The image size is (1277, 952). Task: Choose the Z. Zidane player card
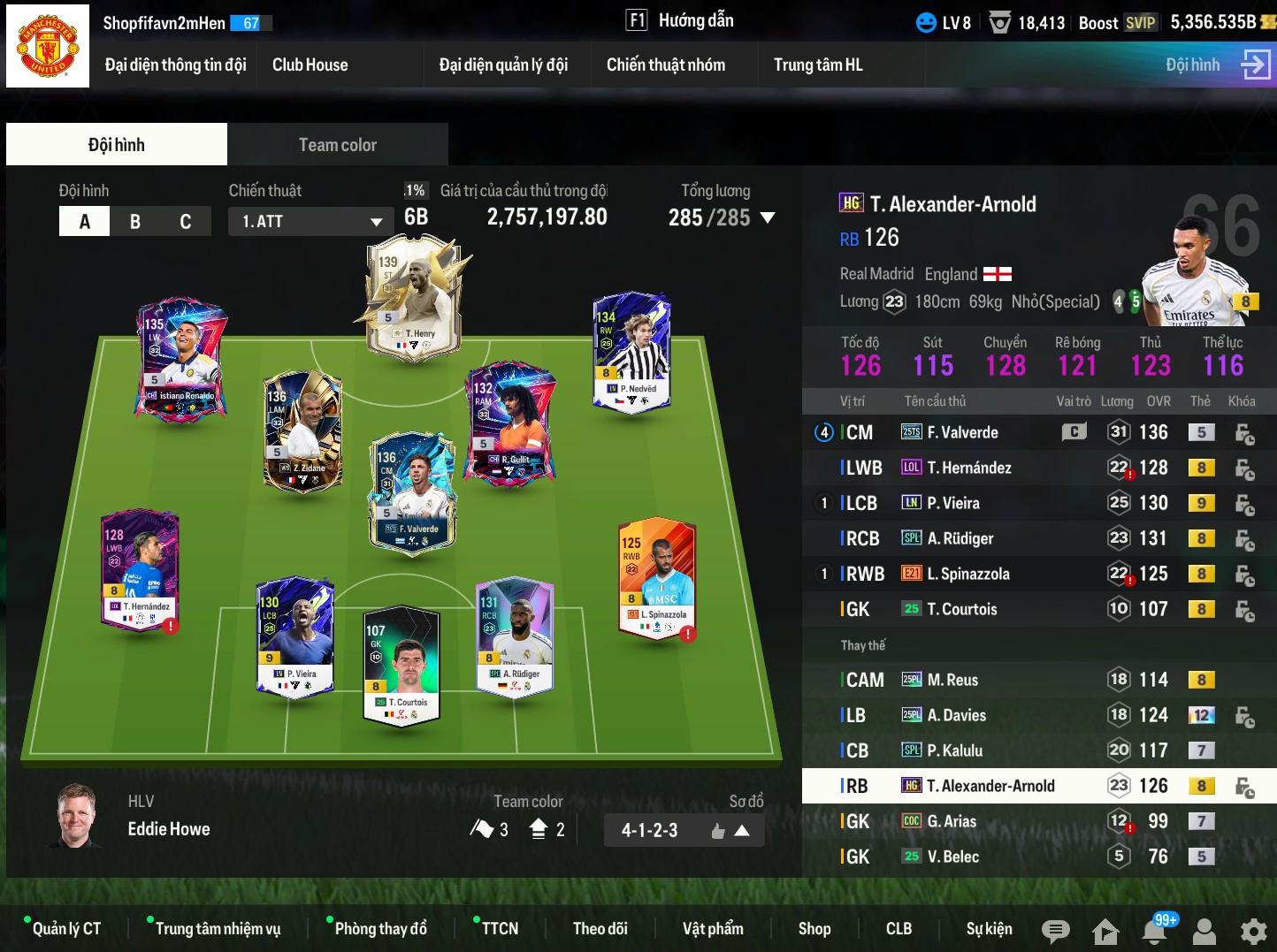pos(302,430)
